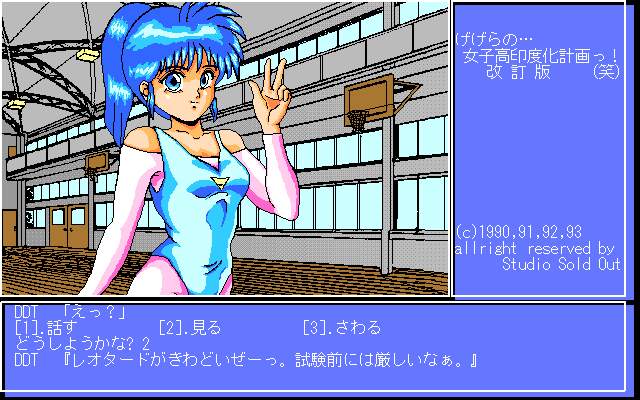Select the [2] 見る look command
The image size is (640, 400).
point(189,328)
